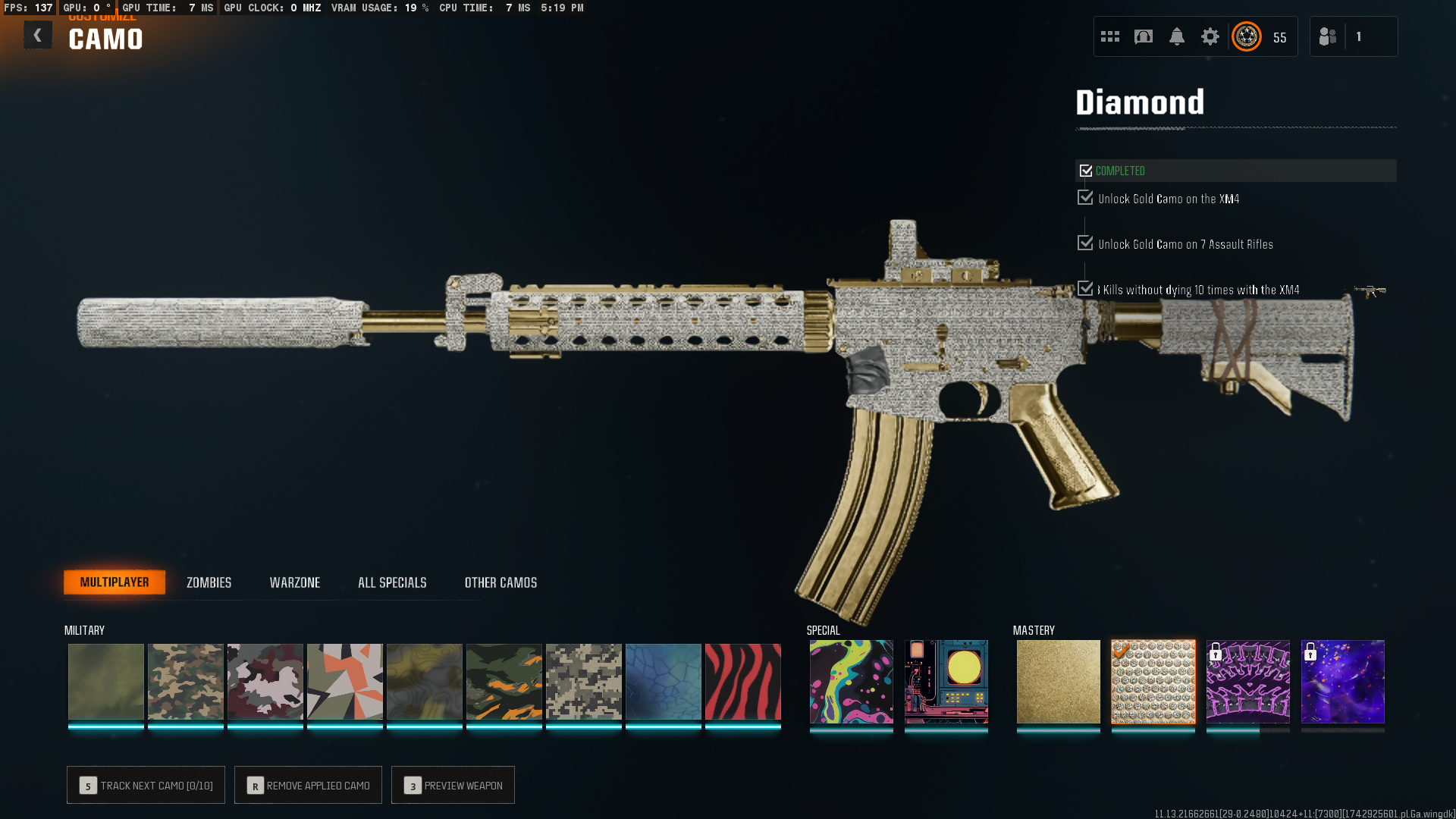
Task: Select the retro computer special camo
Action: point(946,682)
